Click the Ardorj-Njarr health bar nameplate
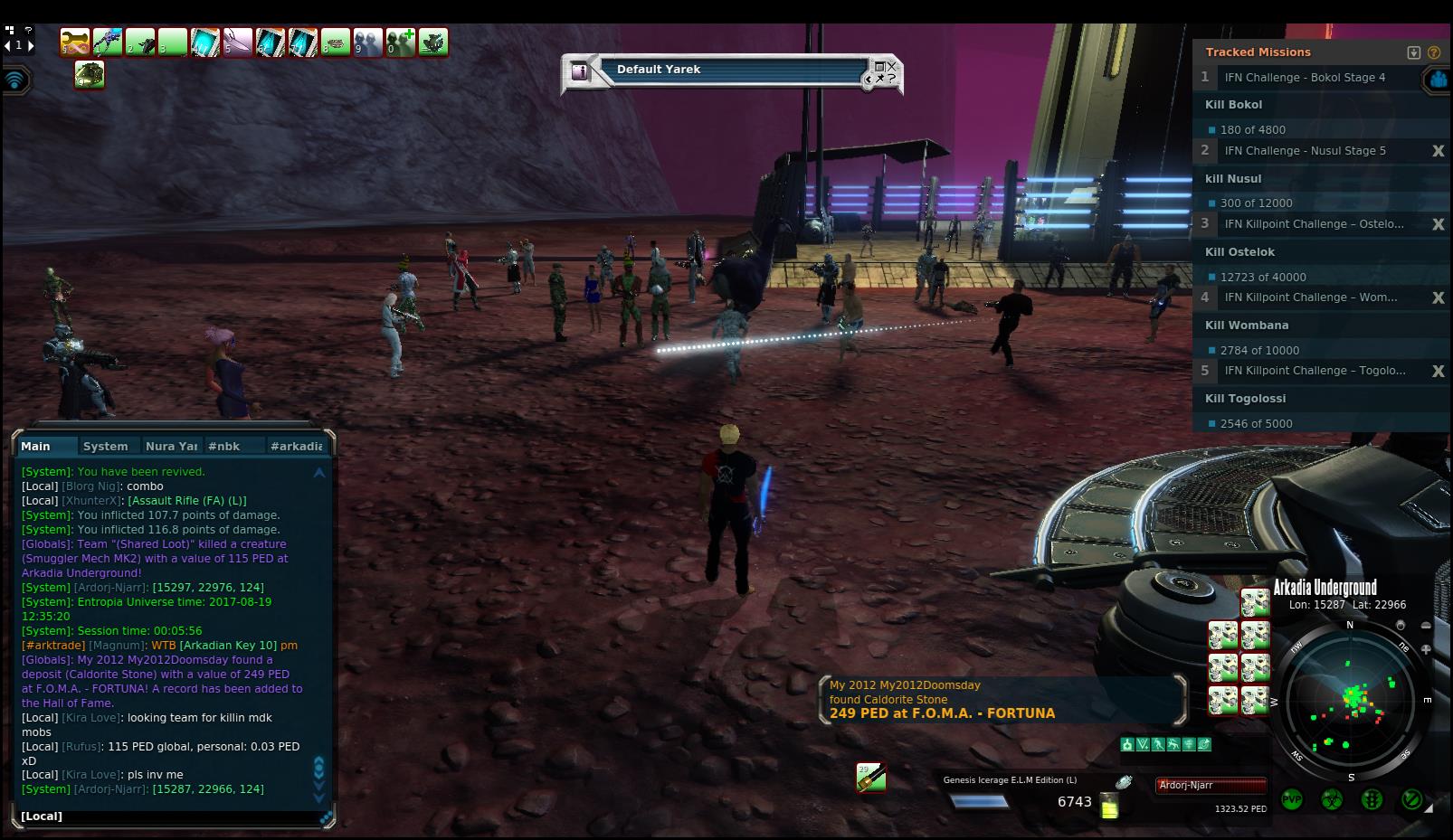 pos(1211,785)
